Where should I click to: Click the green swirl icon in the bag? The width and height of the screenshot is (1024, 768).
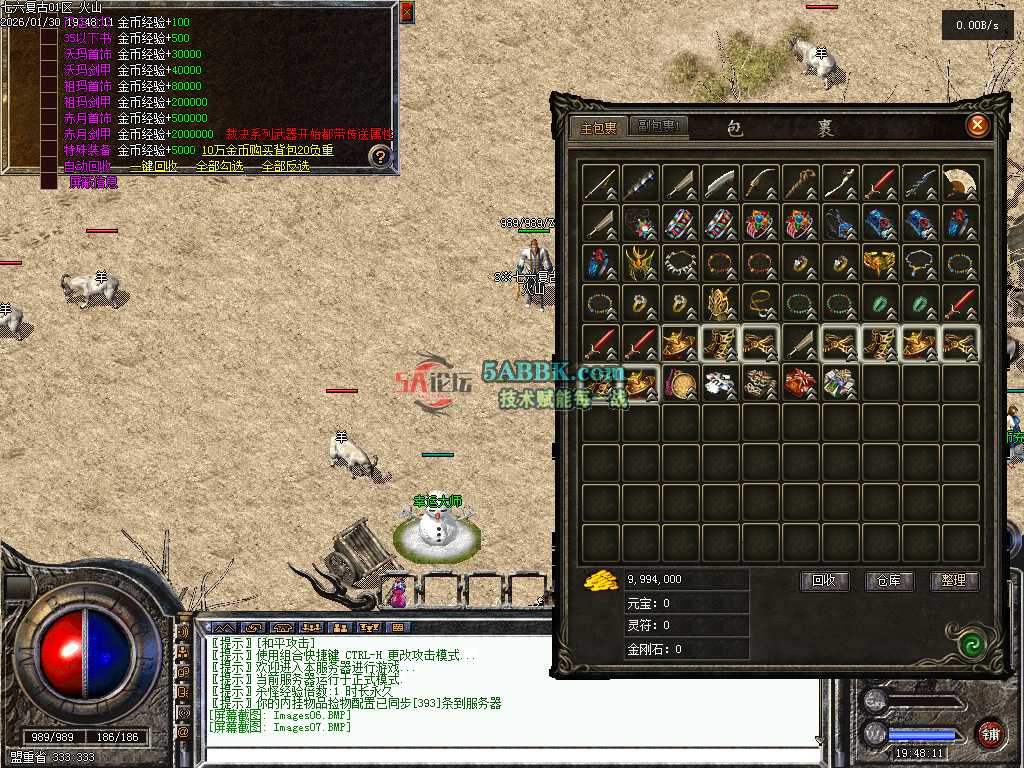click(967, 643)
